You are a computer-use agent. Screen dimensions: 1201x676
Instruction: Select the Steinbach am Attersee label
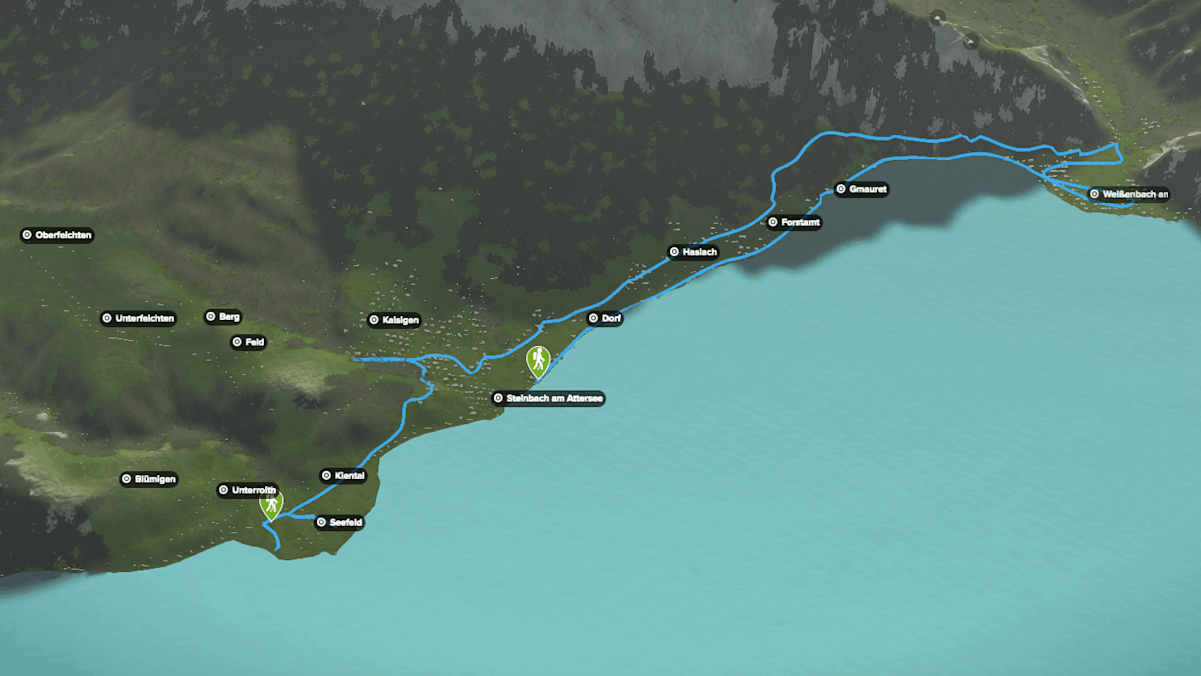(549, 398)
